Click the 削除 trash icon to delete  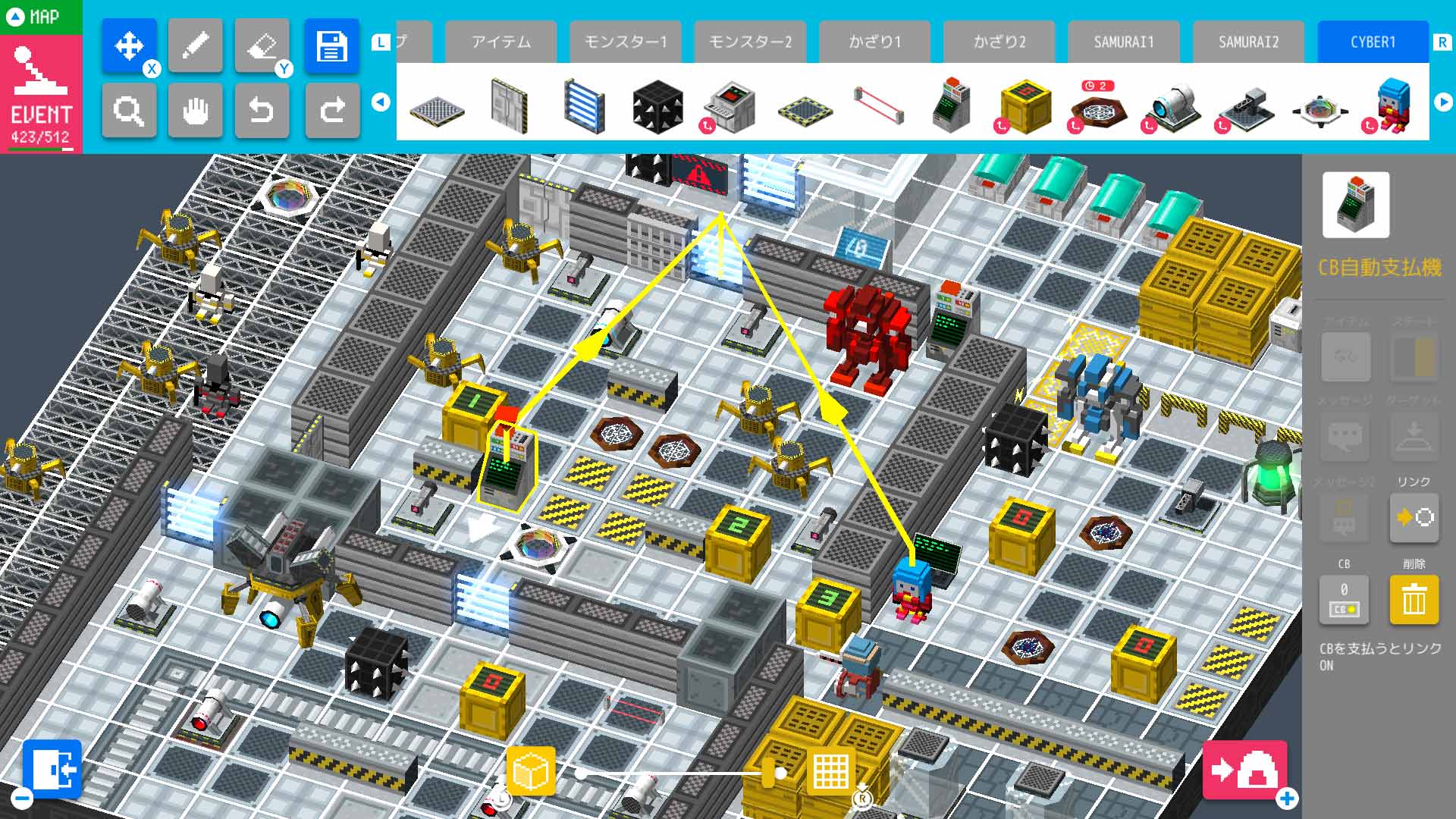pos(1412,599)
